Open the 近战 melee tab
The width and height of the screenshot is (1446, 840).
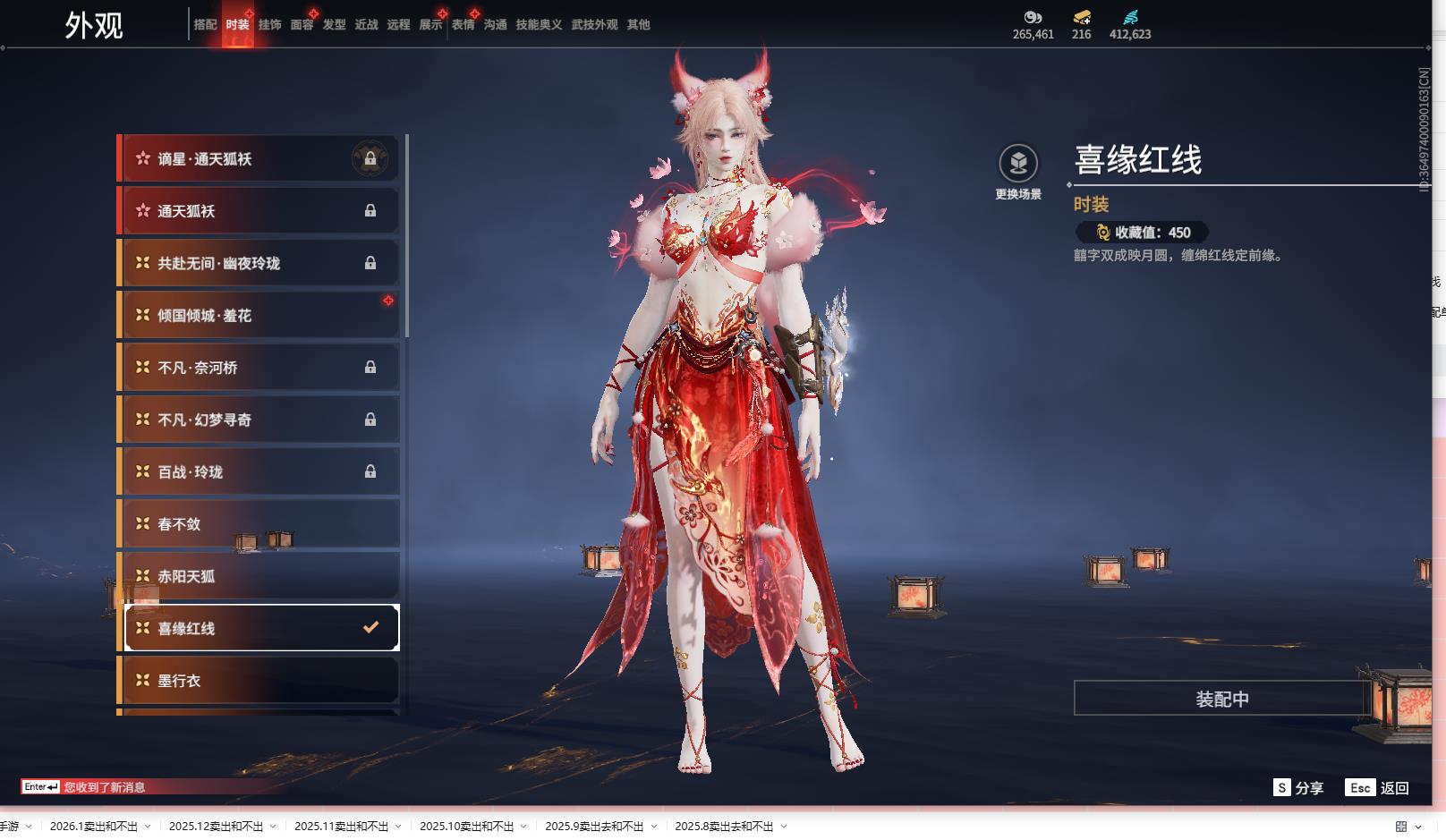pyautogui.click(x=366, y=25)
